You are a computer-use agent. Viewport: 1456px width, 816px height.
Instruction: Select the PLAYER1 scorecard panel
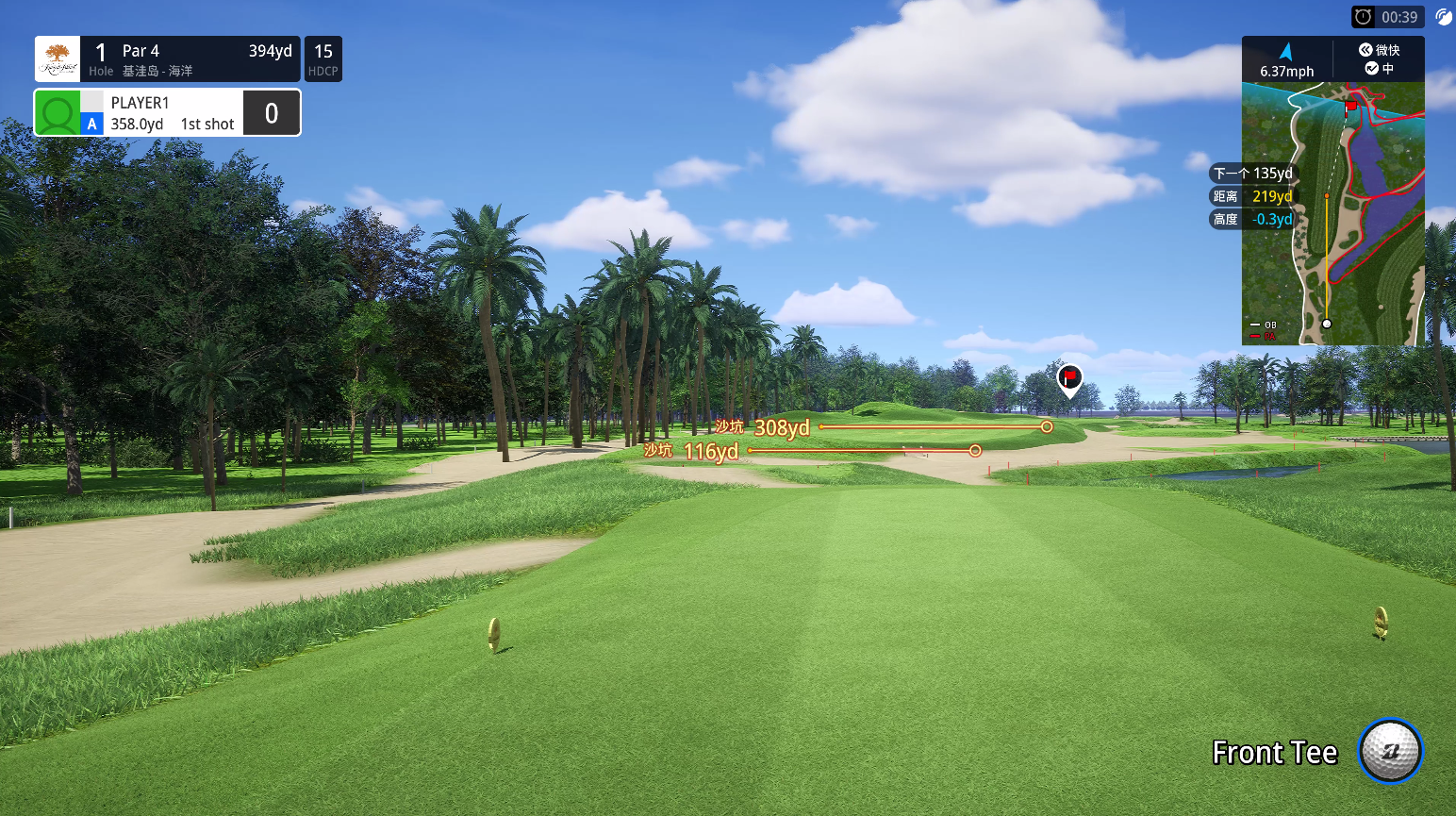click(168, 113)
